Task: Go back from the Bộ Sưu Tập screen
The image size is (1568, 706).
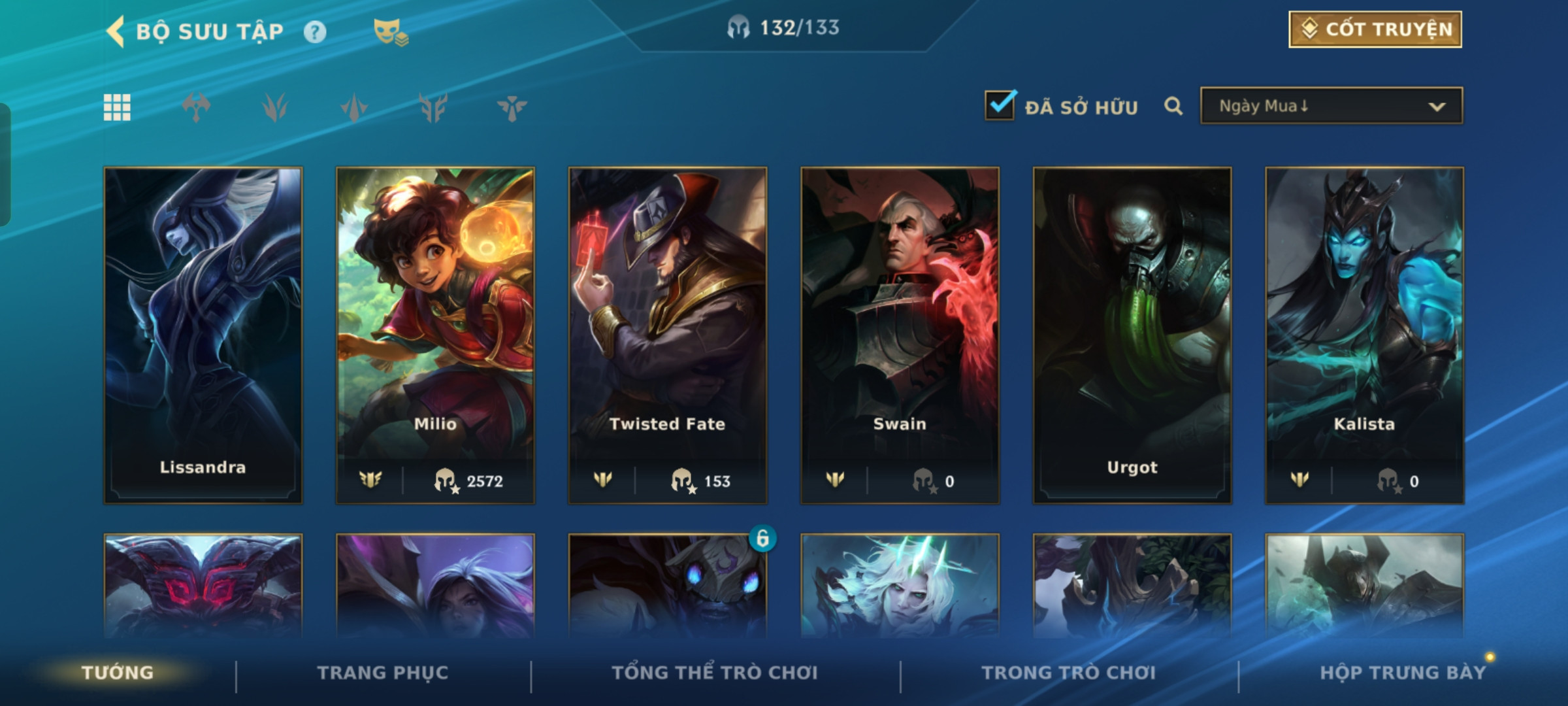Action: coord(116,31)
